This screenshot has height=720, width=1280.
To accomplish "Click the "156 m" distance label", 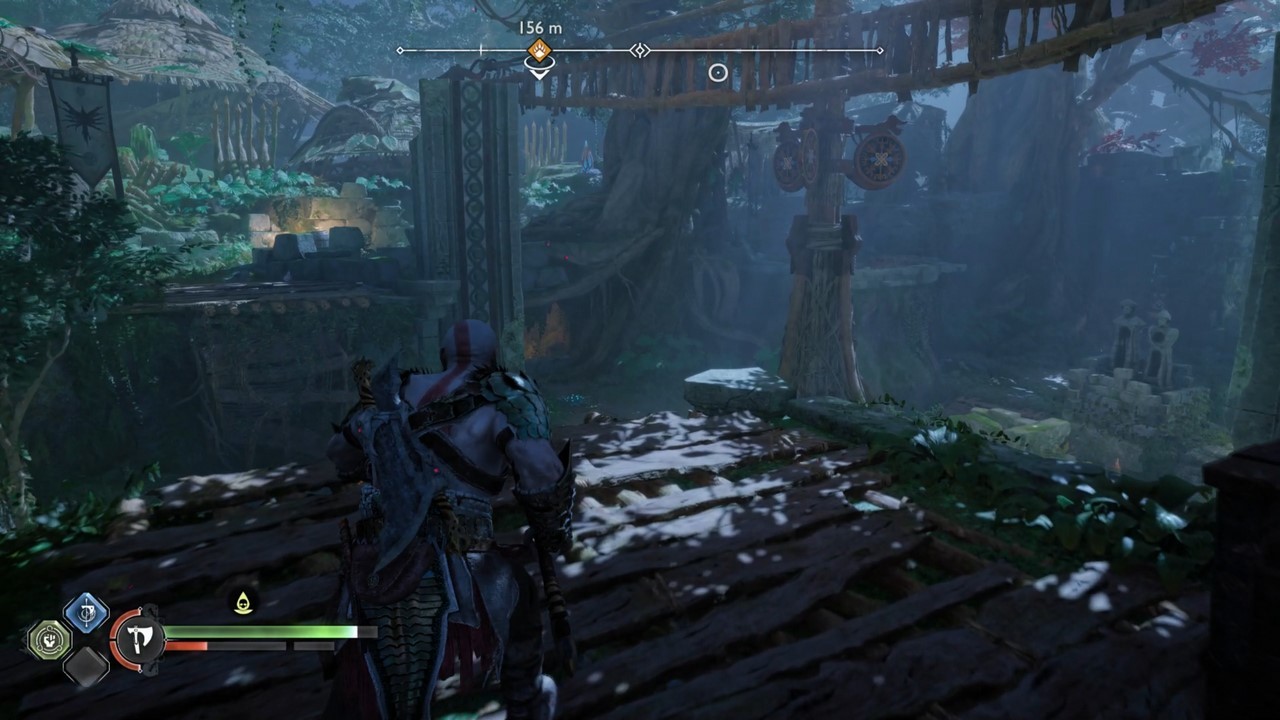I will 540,27.
